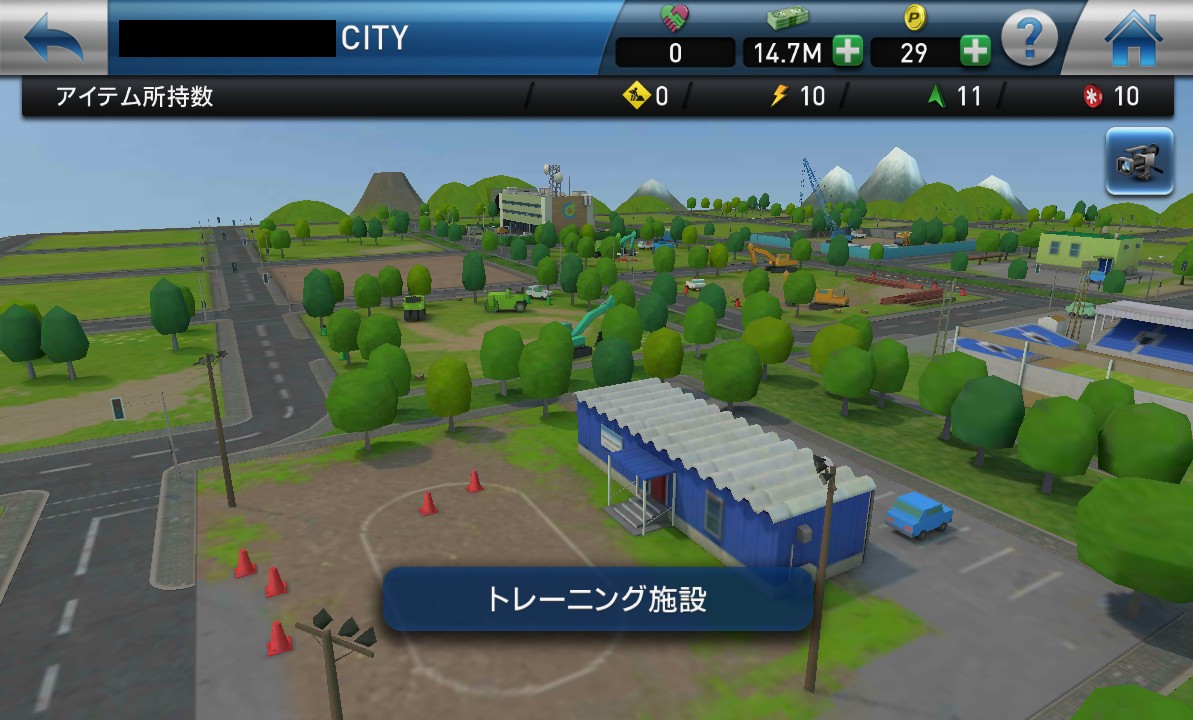Image resolution: width=1193 pixels, height=720 pixels.
Task: Buy more gold P coins
Action: (975, 52)
